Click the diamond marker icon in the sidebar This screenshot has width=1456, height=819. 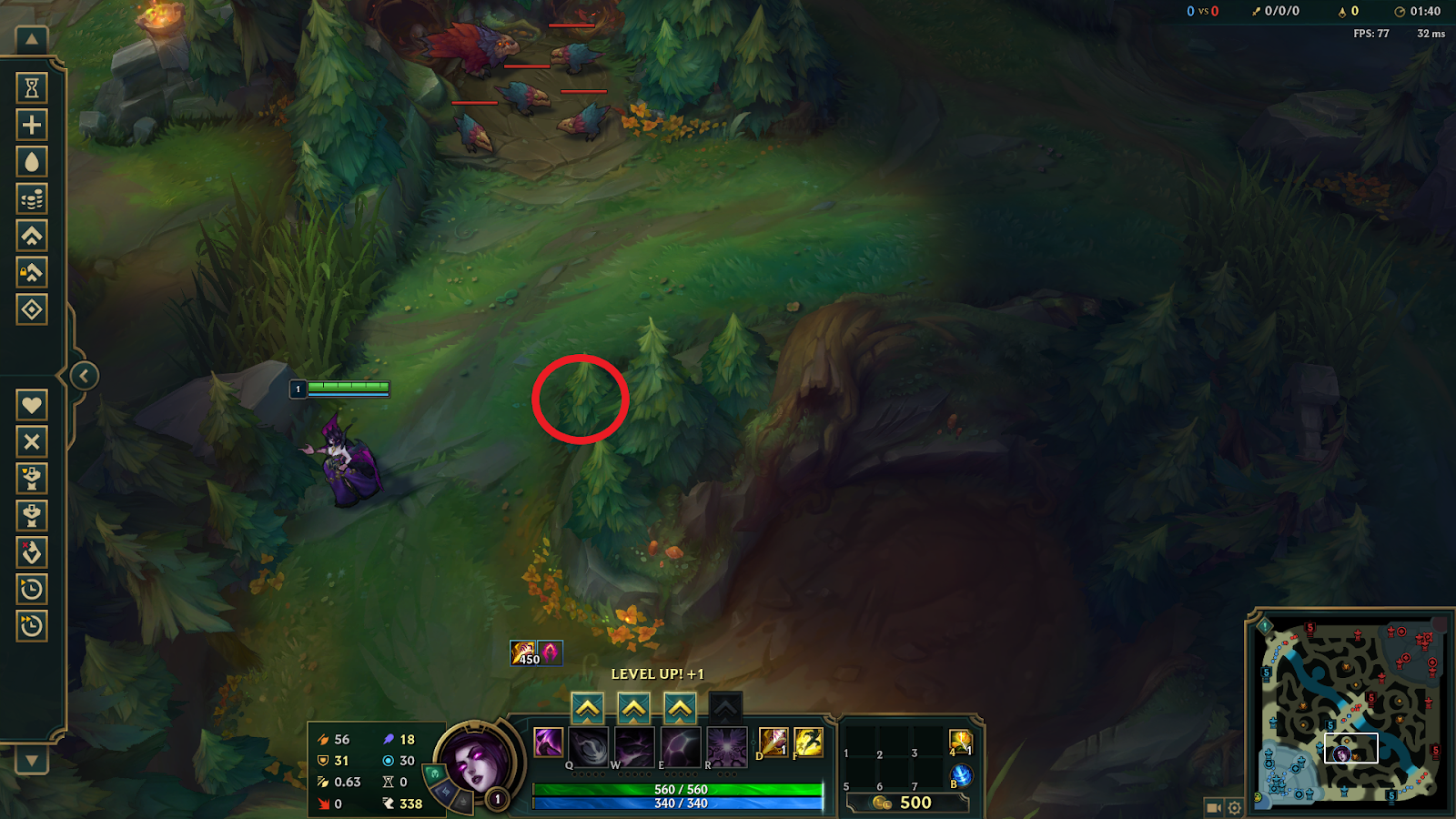(x=32, y=309)
